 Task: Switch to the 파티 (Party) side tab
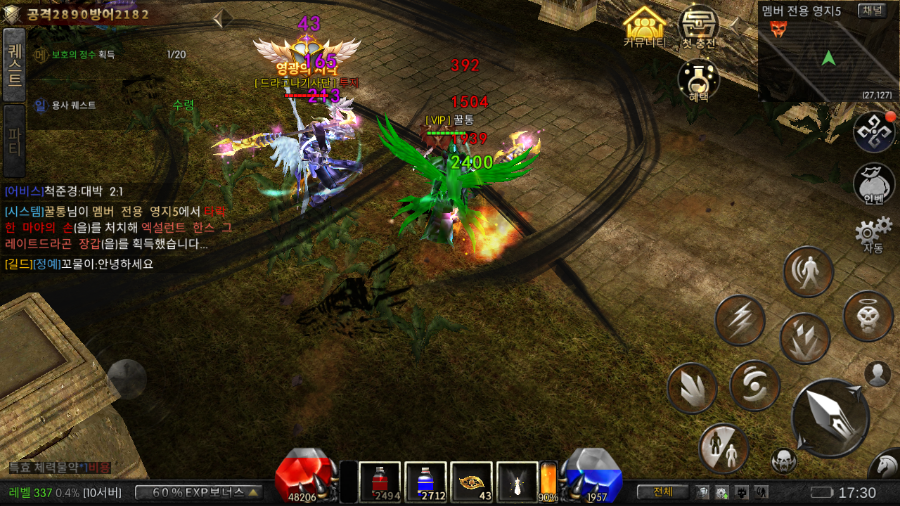point(14,141)
